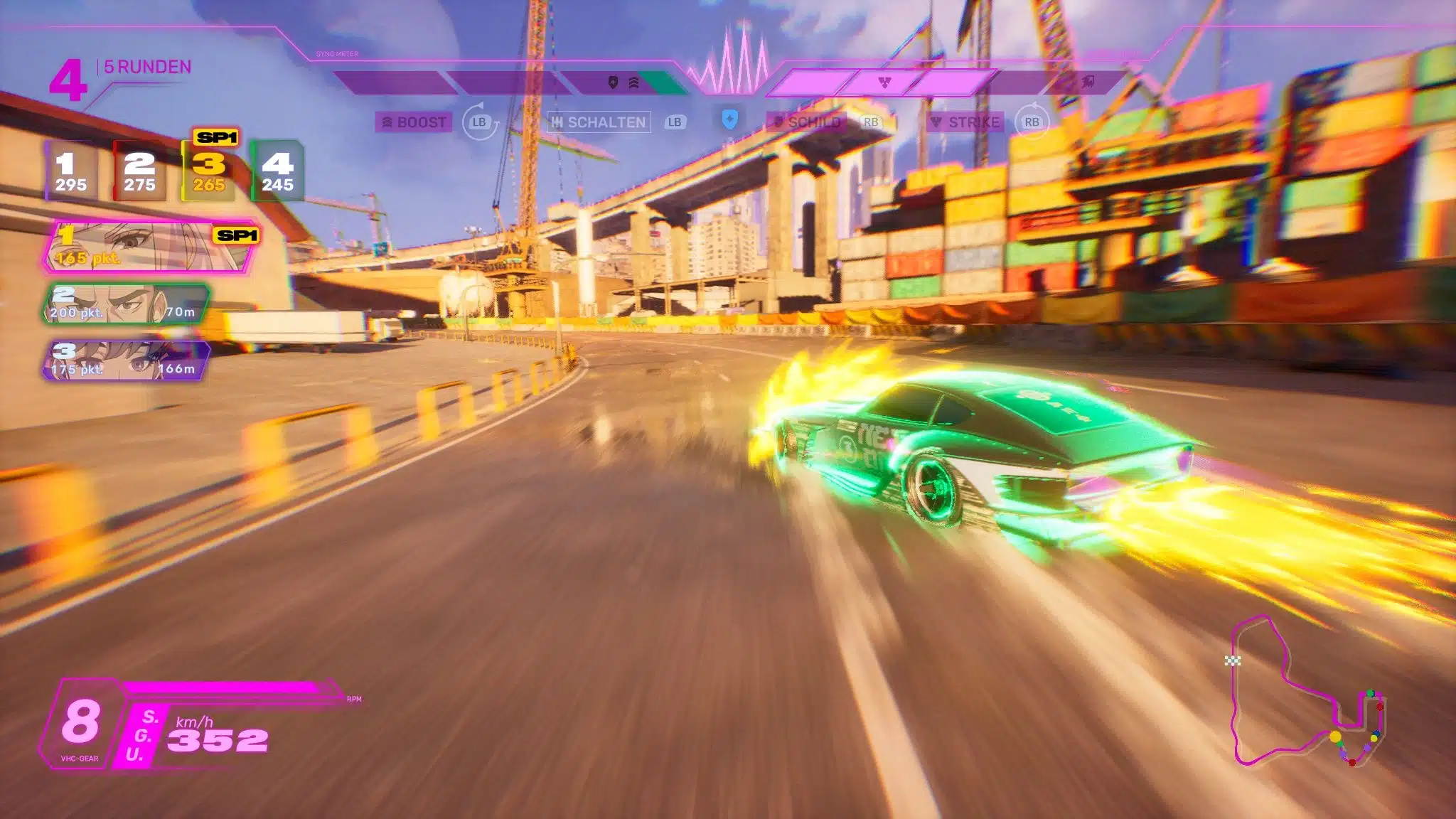Viewport: 1456px width, 819px height.
Task: Select the first-place 165 pkt. driver card
Action: coord(150,247)
